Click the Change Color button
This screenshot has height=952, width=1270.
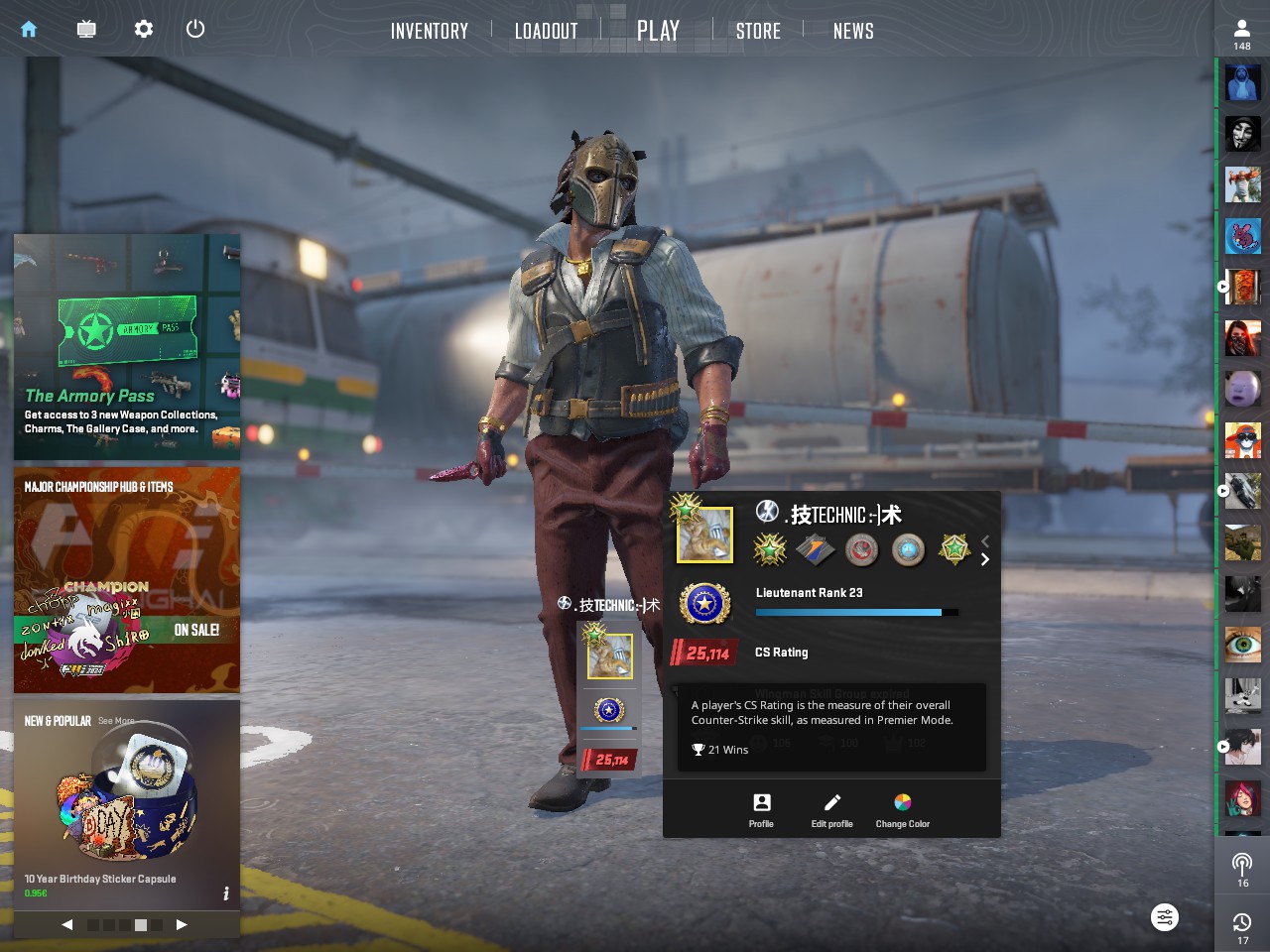click(x=903, y=809)
